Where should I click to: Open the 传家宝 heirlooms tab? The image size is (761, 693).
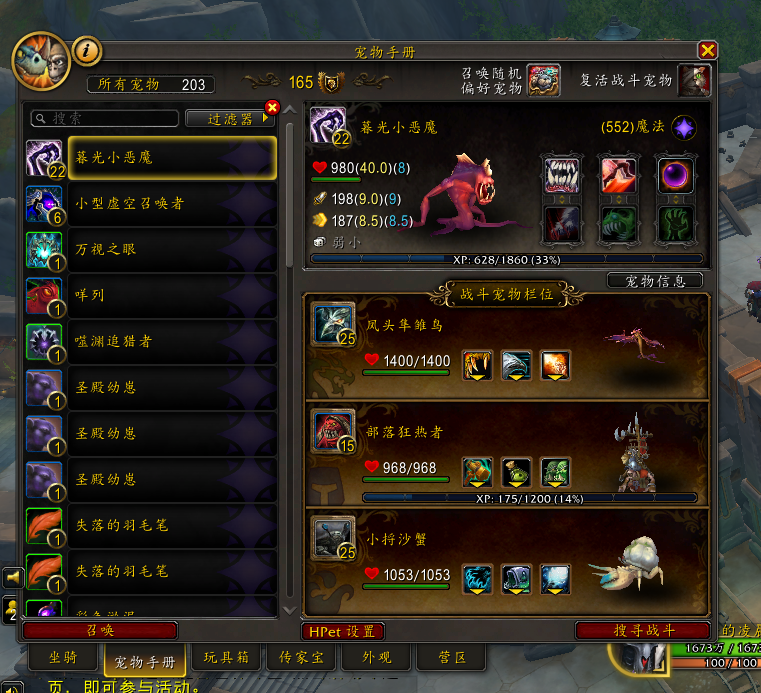click(x=302, y=658)
